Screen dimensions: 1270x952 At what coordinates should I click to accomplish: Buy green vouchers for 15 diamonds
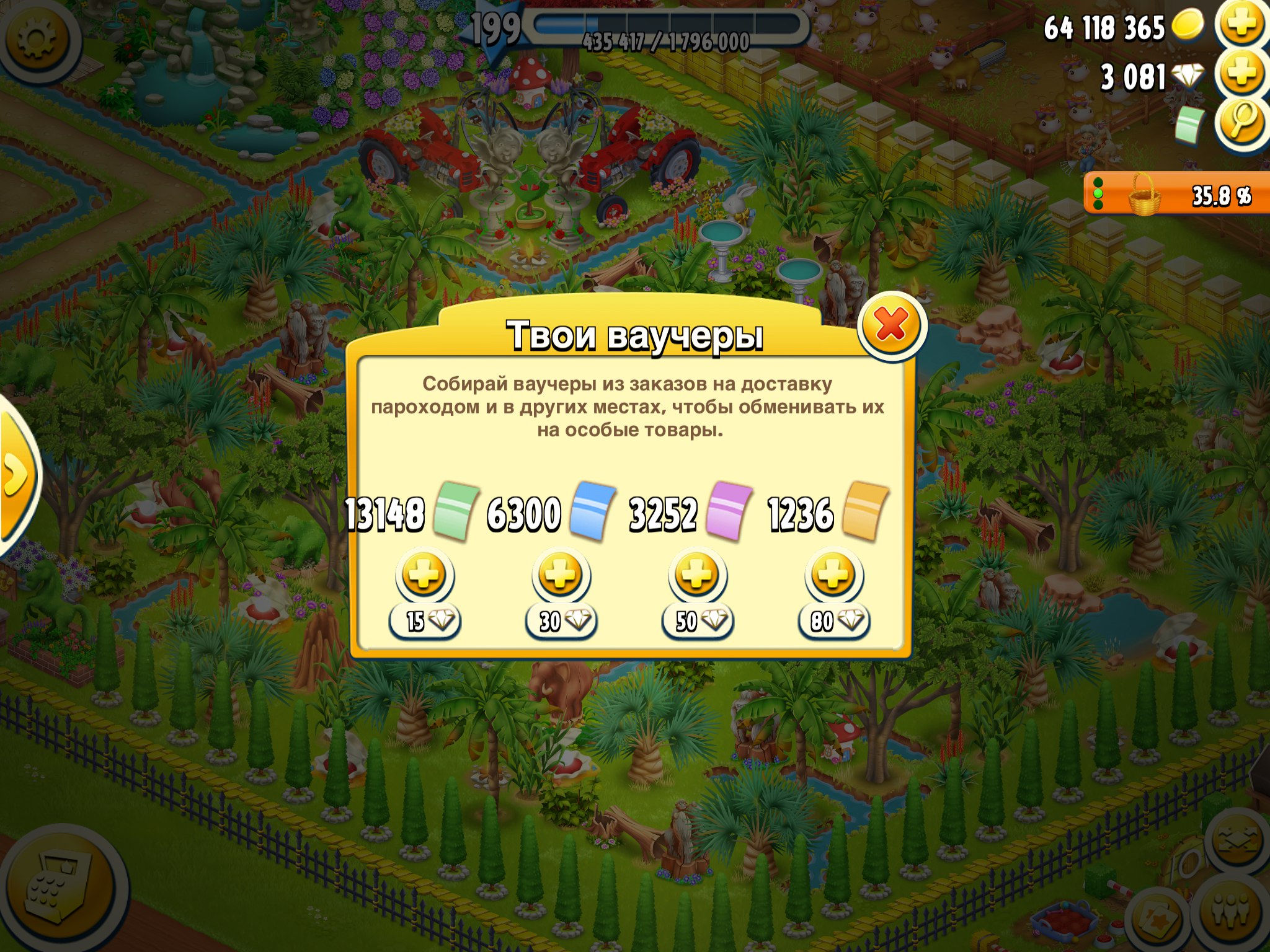pos(425,575)
